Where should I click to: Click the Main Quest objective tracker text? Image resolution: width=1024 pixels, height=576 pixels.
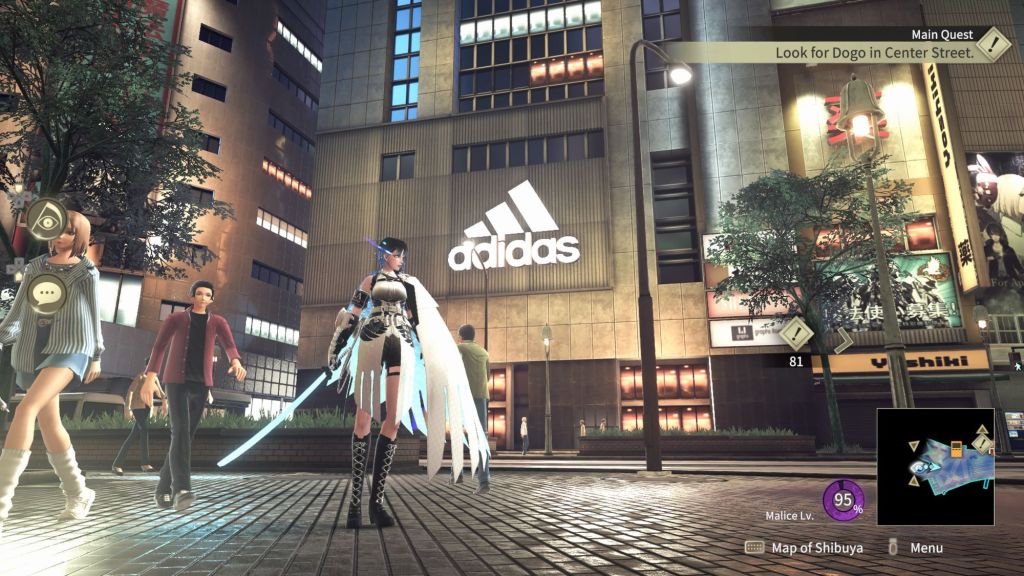(x=875, y=52)
